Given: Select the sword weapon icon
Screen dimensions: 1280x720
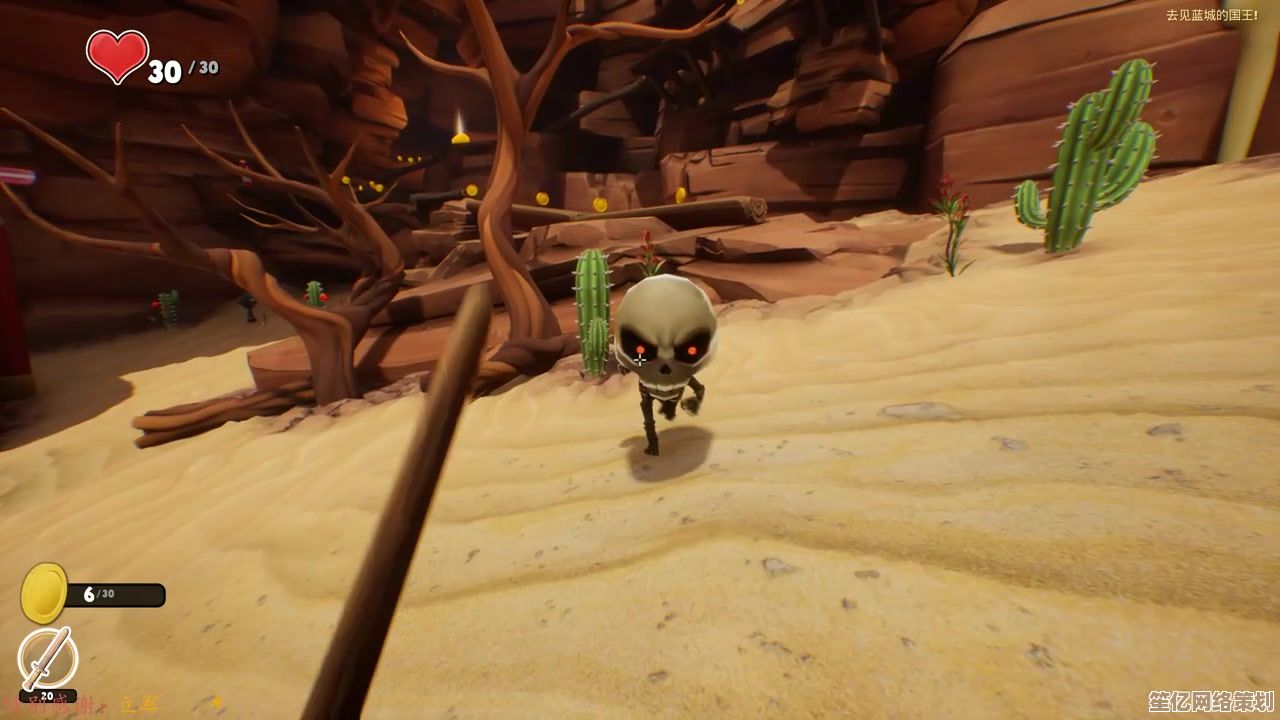Looking at the screenshot, I should pos(47,659).
